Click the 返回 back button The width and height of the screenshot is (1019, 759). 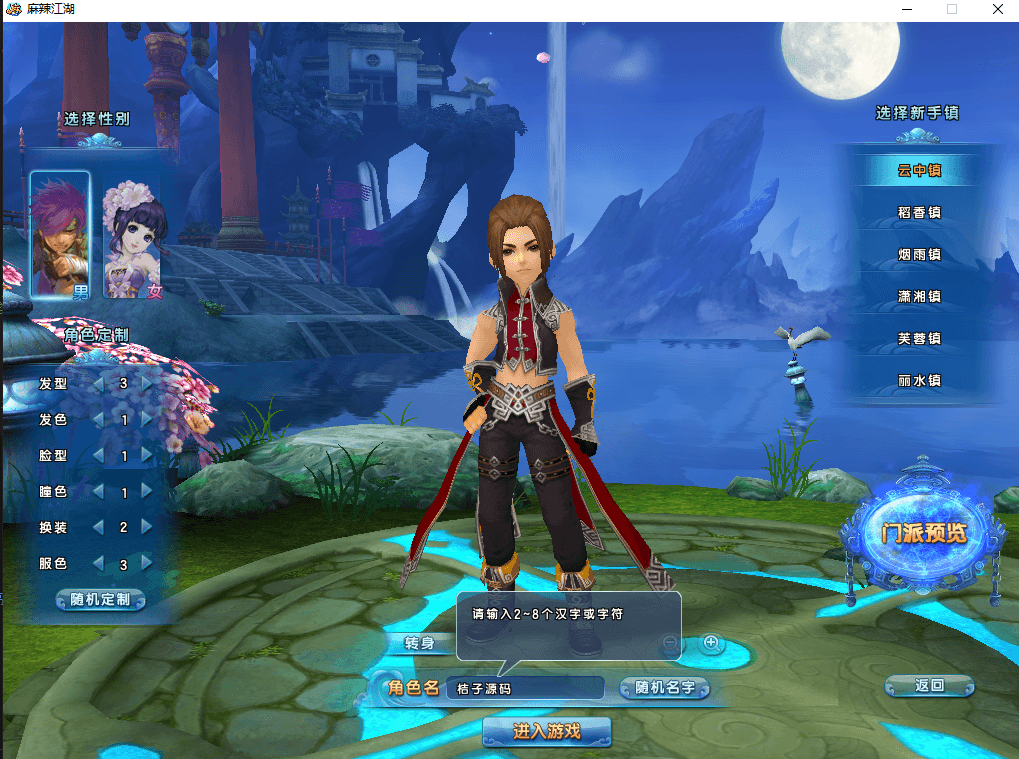[929, 686]
